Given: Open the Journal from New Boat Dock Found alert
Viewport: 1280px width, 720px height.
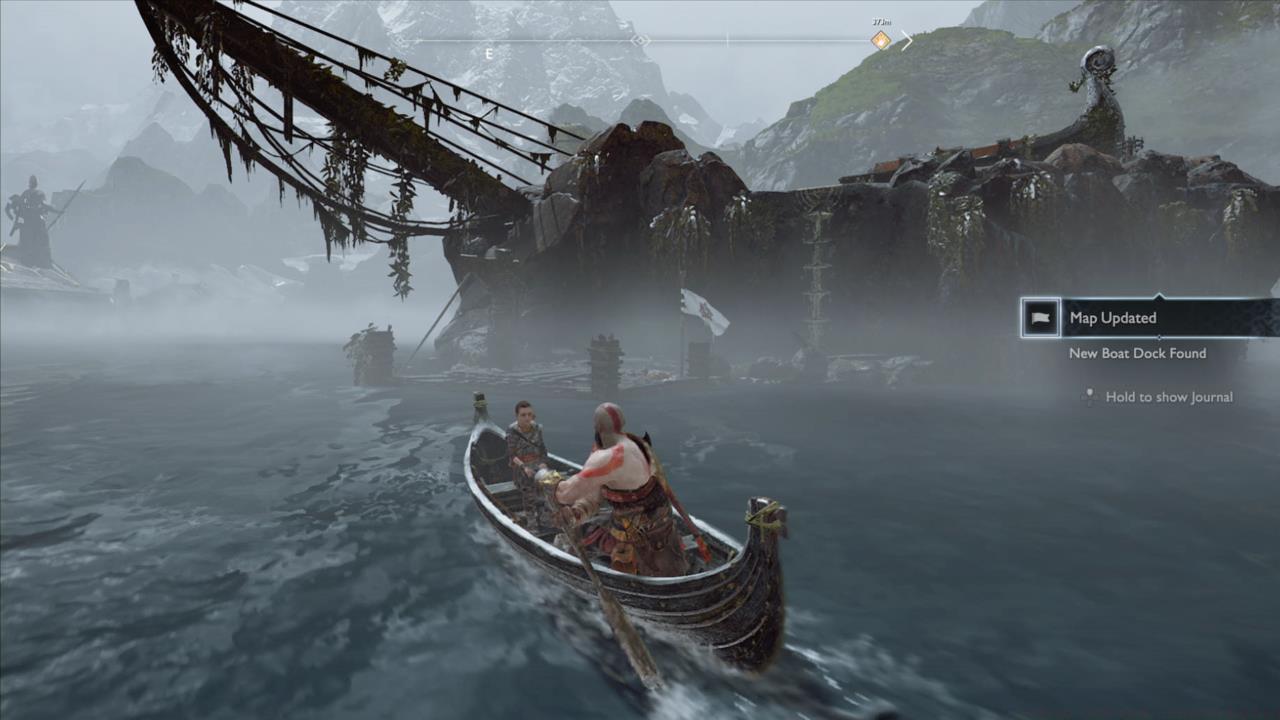Looking at the screenshot, I should tap(1138, 353).
